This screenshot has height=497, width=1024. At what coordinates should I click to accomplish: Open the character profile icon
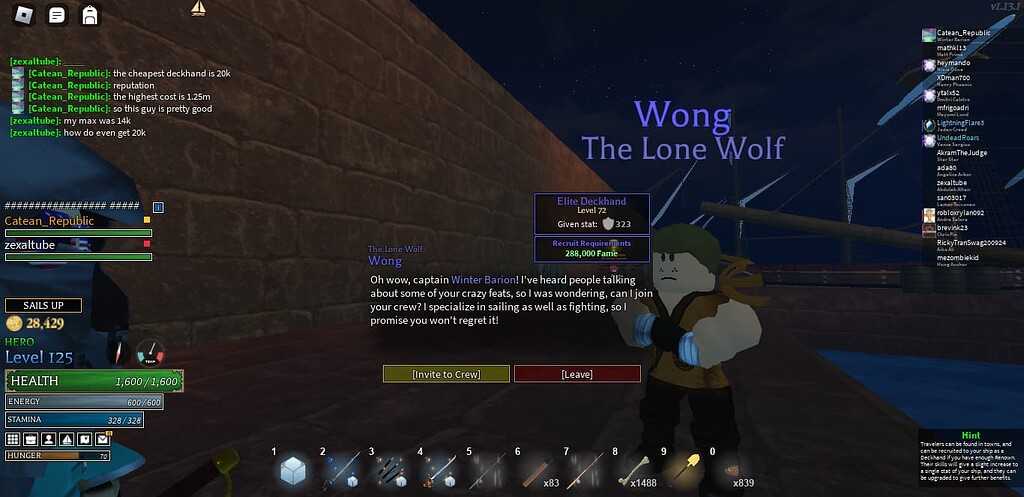pos(48,439)
